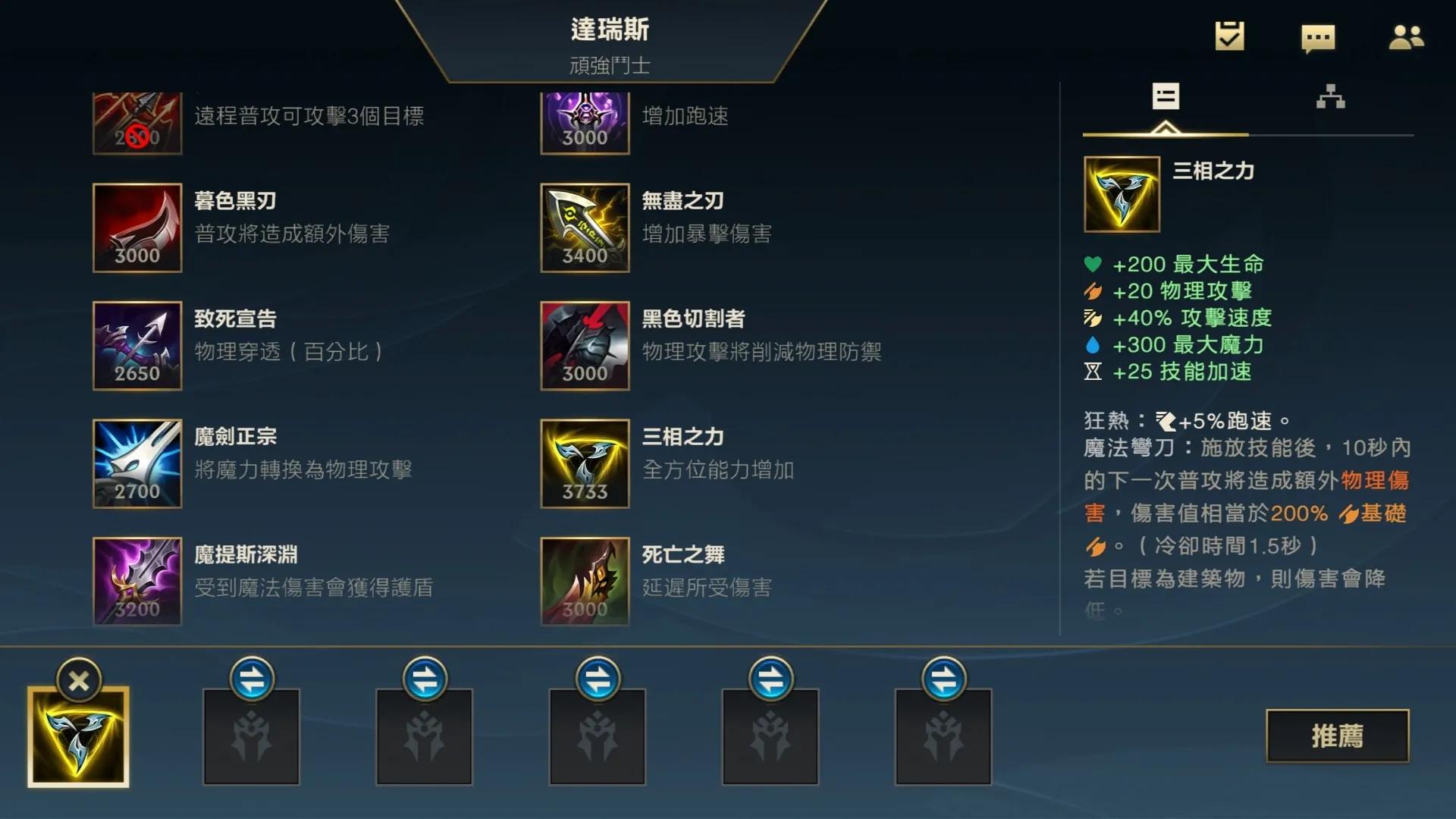The width and height of the screenshot is (1456, 819).
Task: Select the 增加跑速 boots item icon
Action: click(585, 118)
